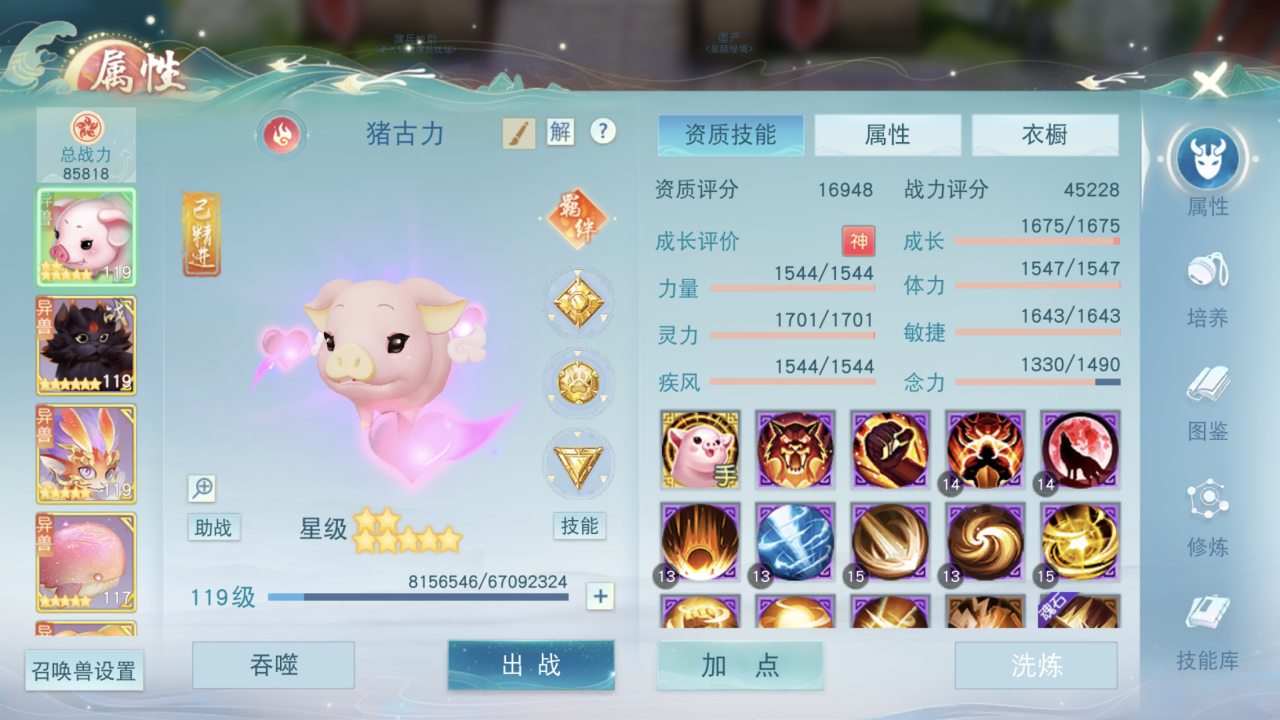The width and height of the screenshot is (1280, 720).
Task: Tap the plus button beside experience bar
Action: 600,597
